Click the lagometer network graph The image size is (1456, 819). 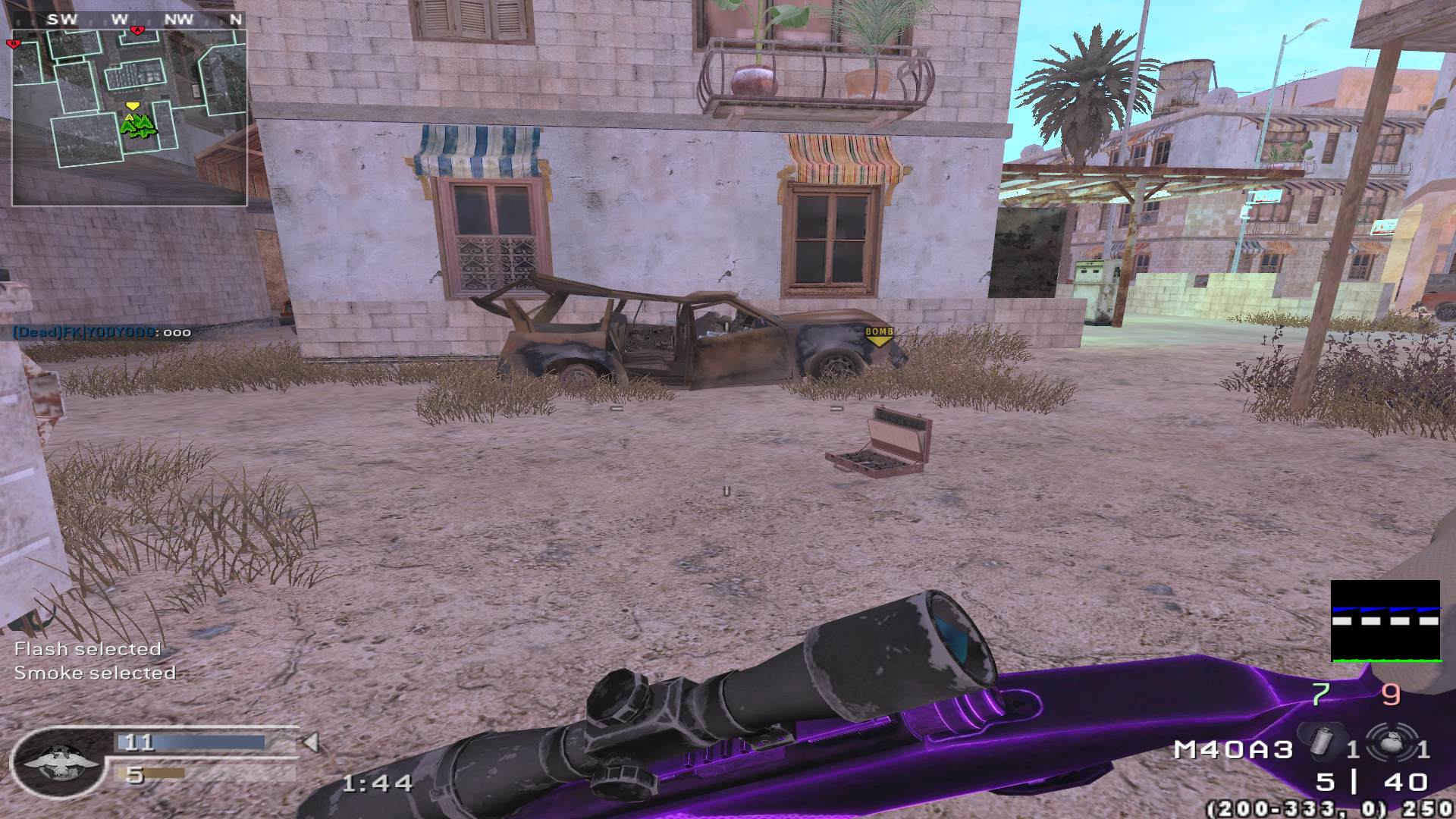pyautogui.click(x=1385, y=621)
